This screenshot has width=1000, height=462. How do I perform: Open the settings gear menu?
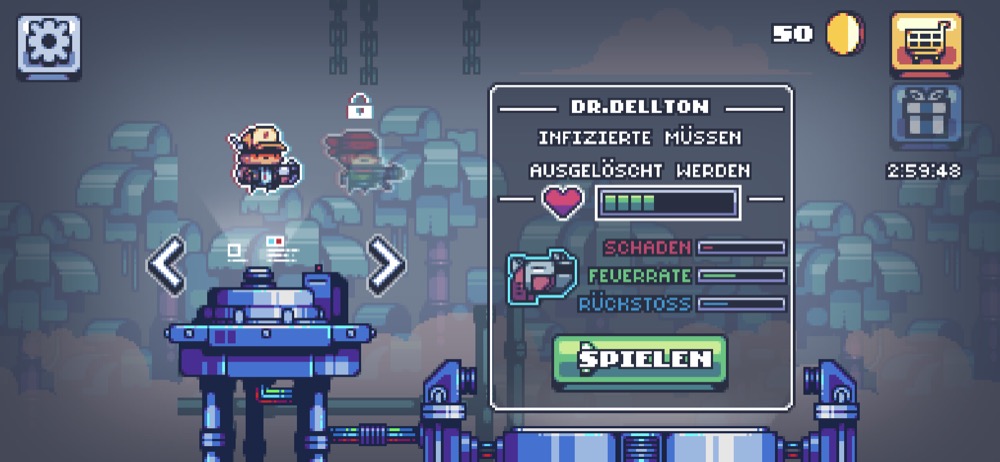click(49, 45)
